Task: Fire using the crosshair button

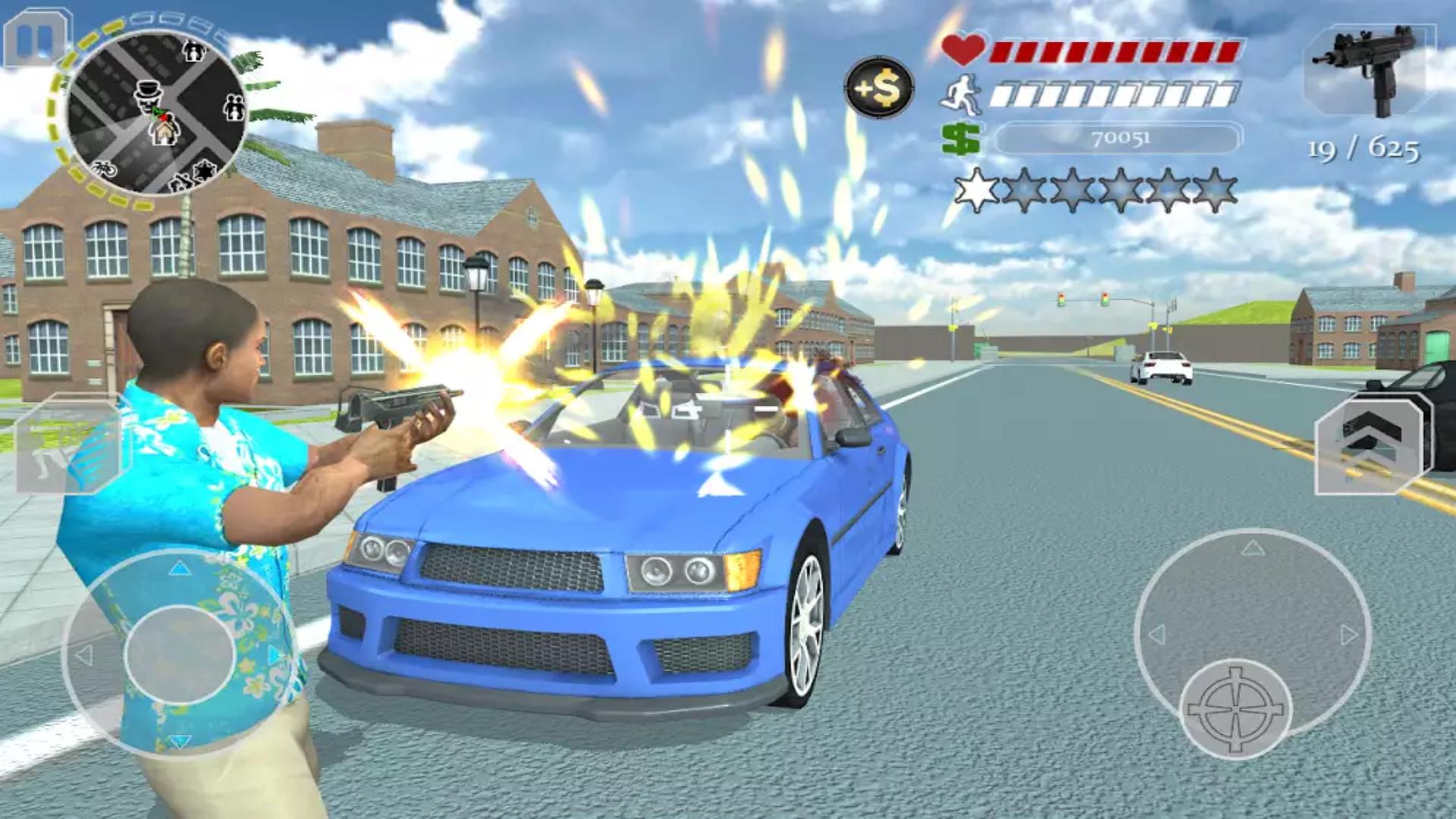Action: point(1237,708)
